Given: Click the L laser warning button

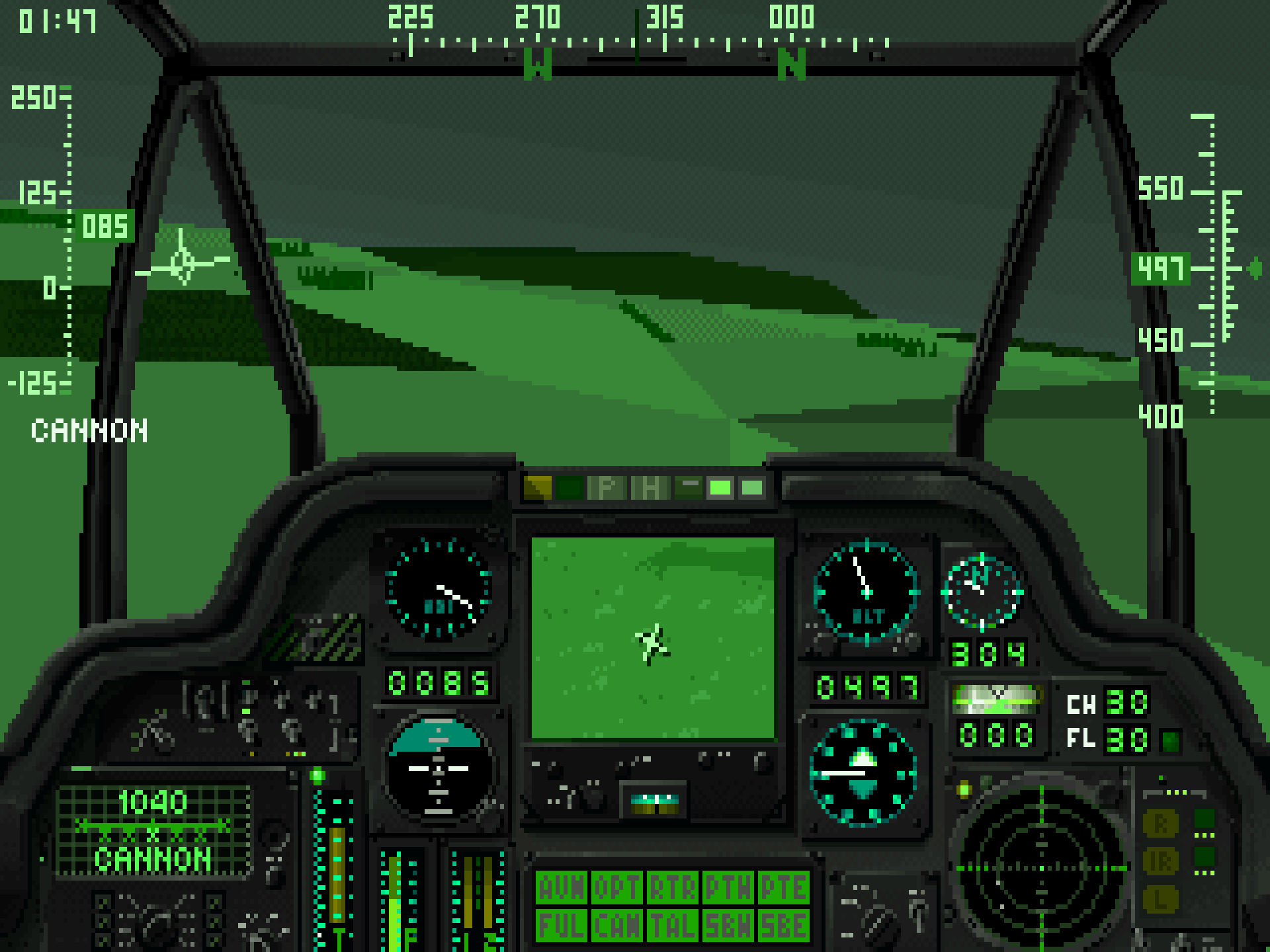Looking at the screenshot, I should [x=1161, y=899].
